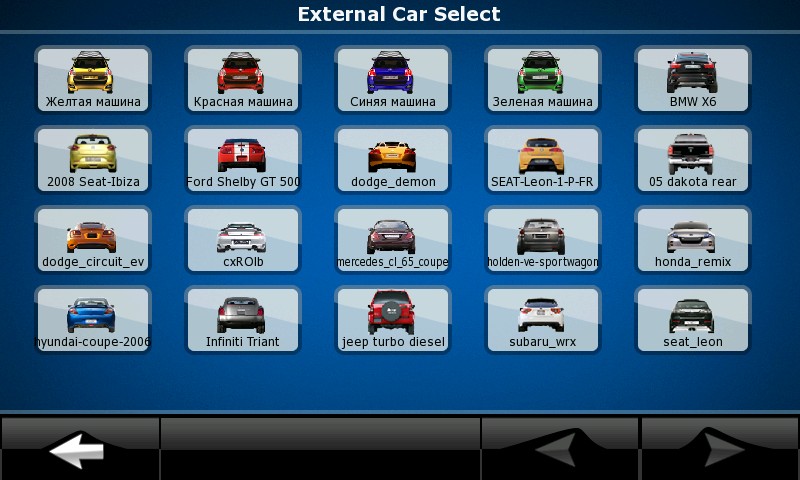Pick the Ford Shelby GT 500
800x480 pixels.
(243, 159)
